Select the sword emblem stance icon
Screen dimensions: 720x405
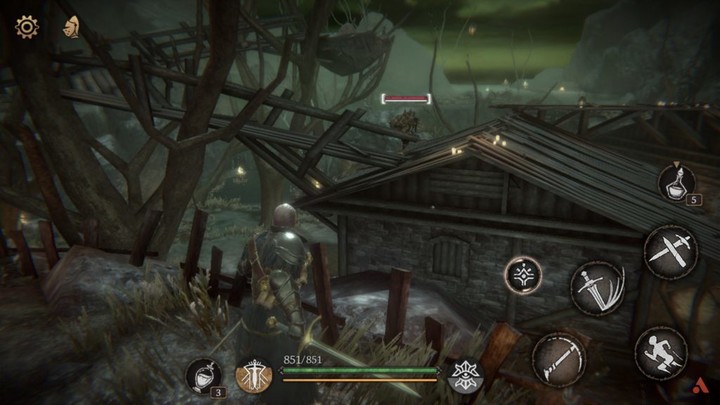click(254, 375)
